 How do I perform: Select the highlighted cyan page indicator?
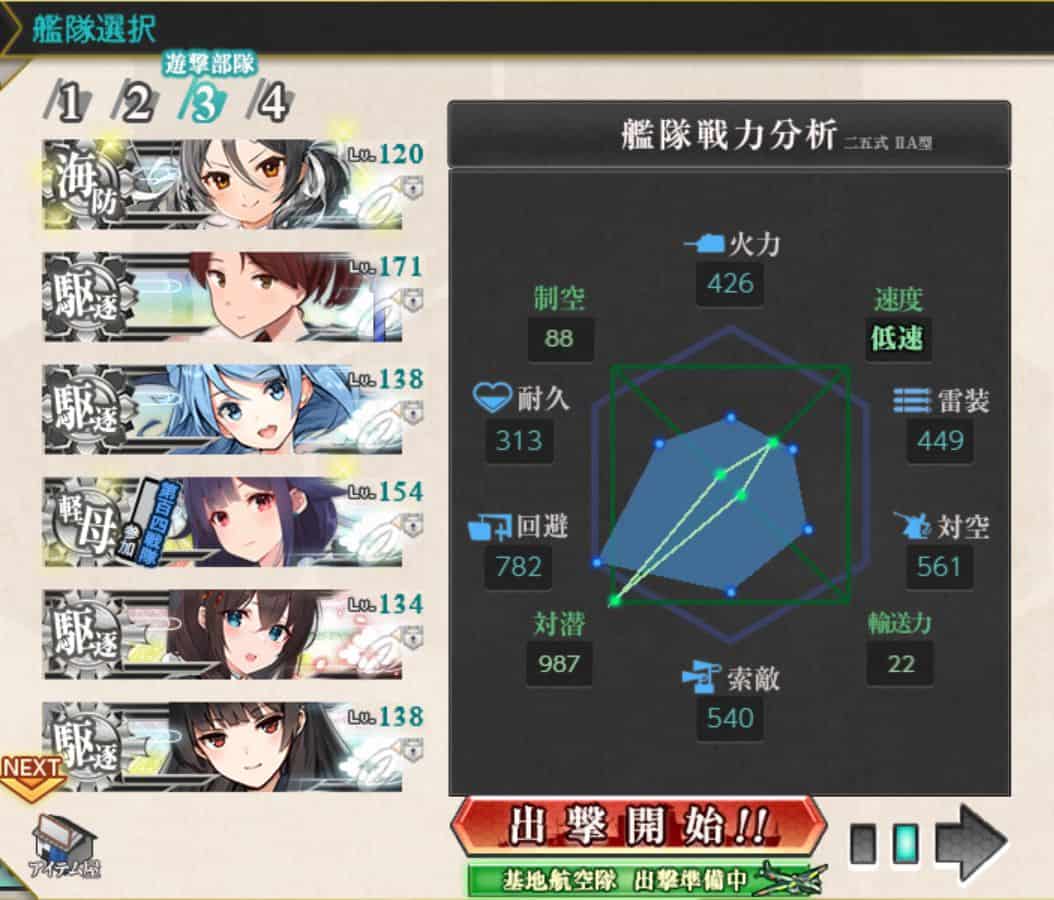pyautogui.click(x=904, y=845)
